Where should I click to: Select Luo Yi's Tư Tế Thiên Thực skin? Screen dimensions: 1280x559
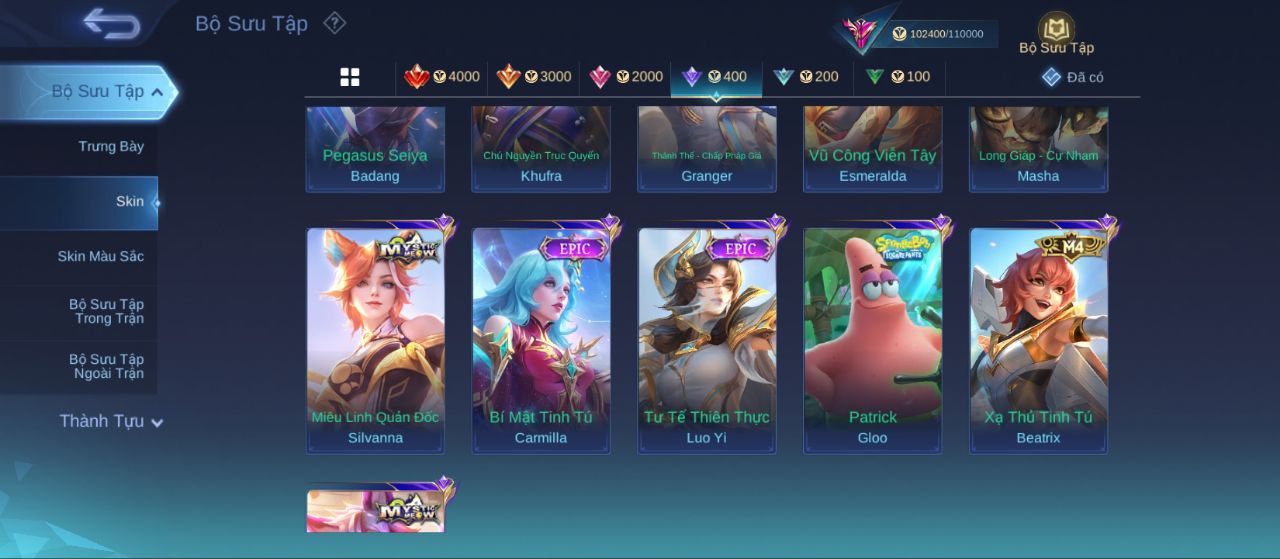707,340
